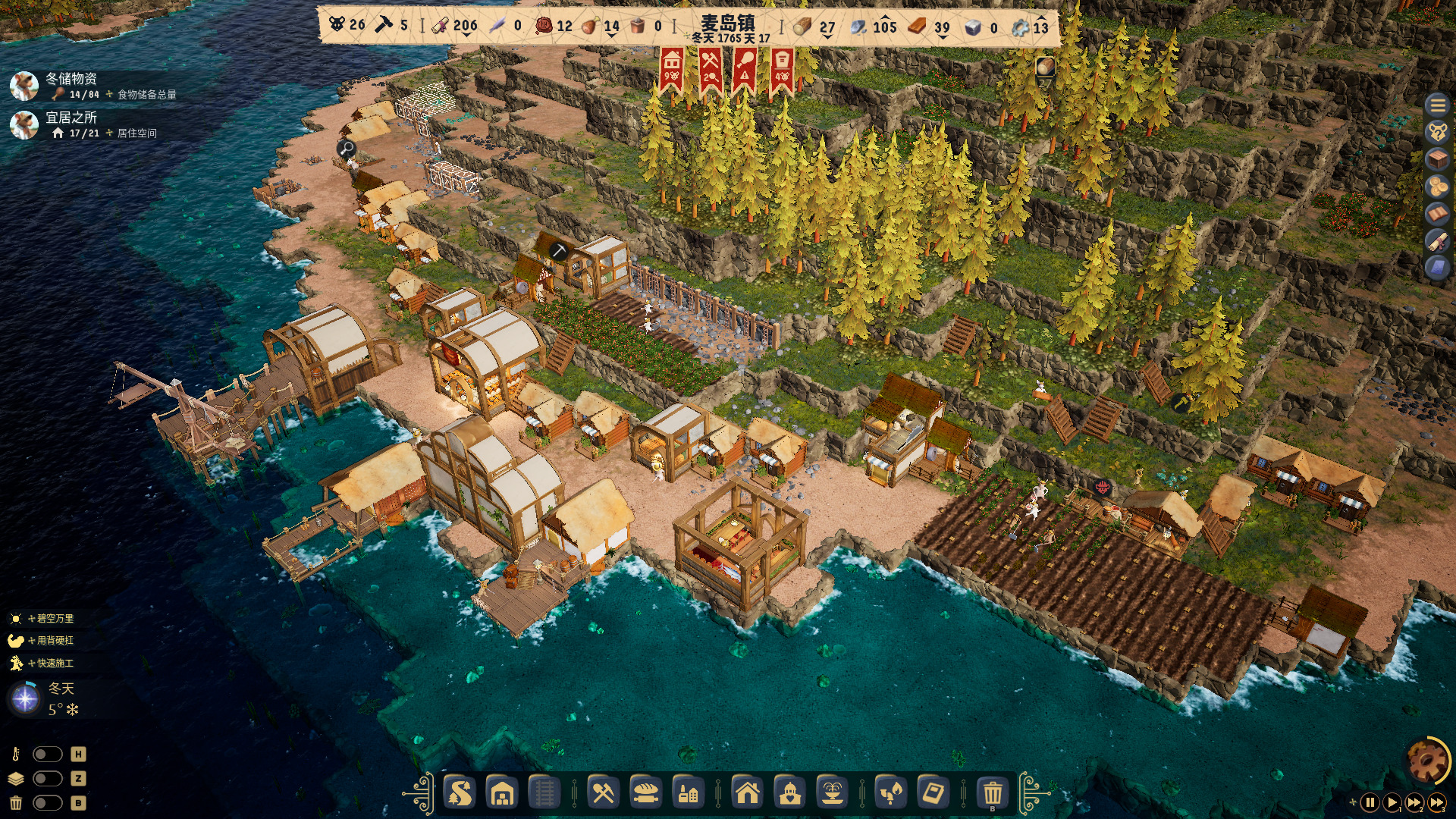1456x819 pixels.
Task: Set game speed to normal play
Action: click(x=1392, y=802)
